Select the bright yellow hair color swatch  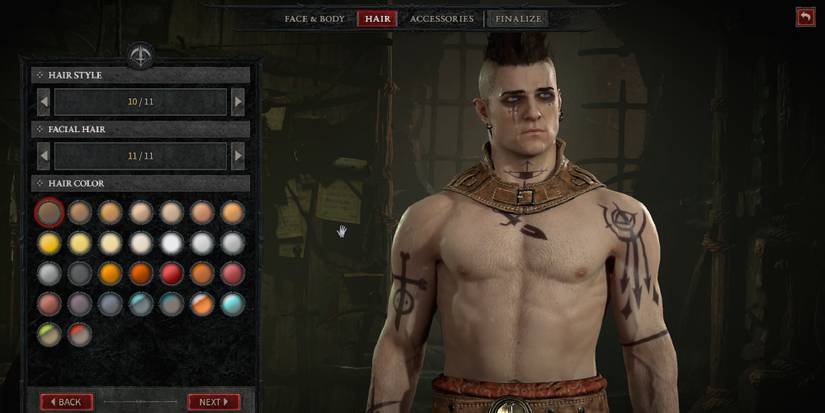[49, 243]
